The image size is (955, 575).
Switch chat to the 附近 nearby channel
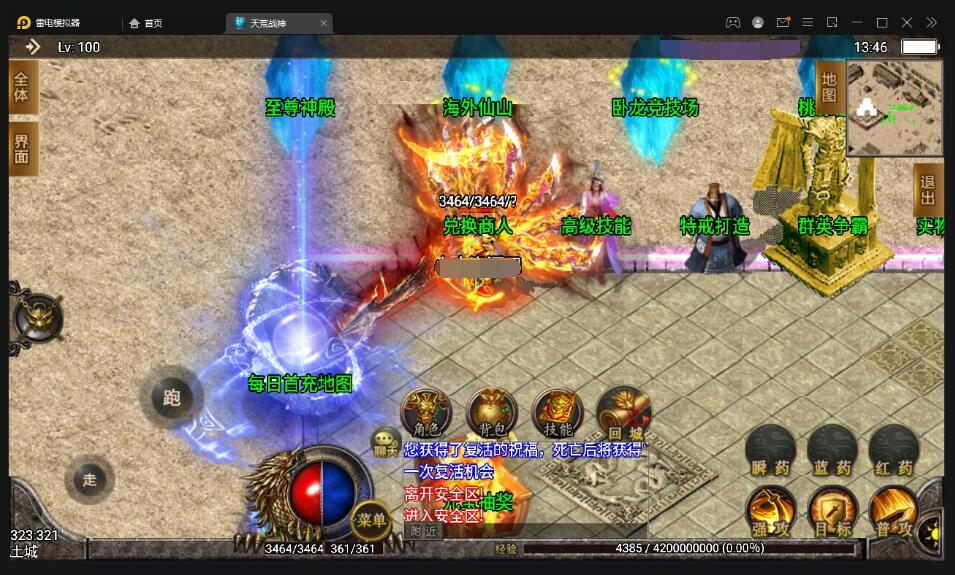click(x=426, y=531)
